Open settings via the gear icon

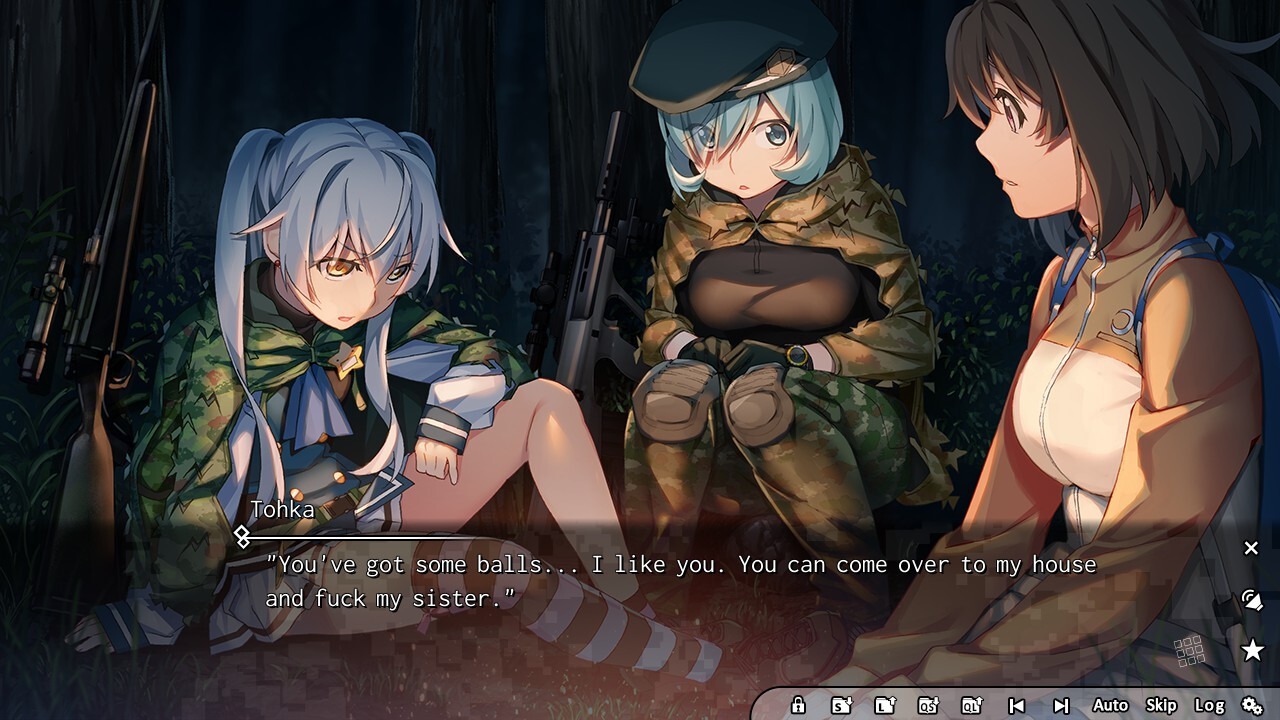(x=1251, y=705)
